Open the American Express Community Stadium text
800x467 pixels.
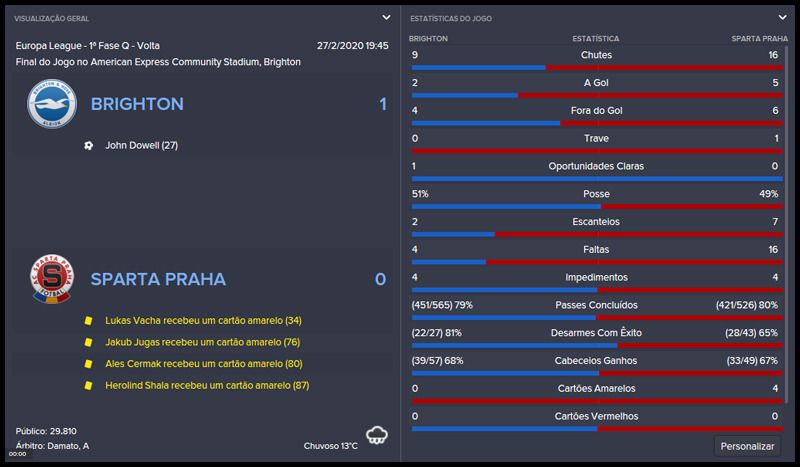click(178, 62)
